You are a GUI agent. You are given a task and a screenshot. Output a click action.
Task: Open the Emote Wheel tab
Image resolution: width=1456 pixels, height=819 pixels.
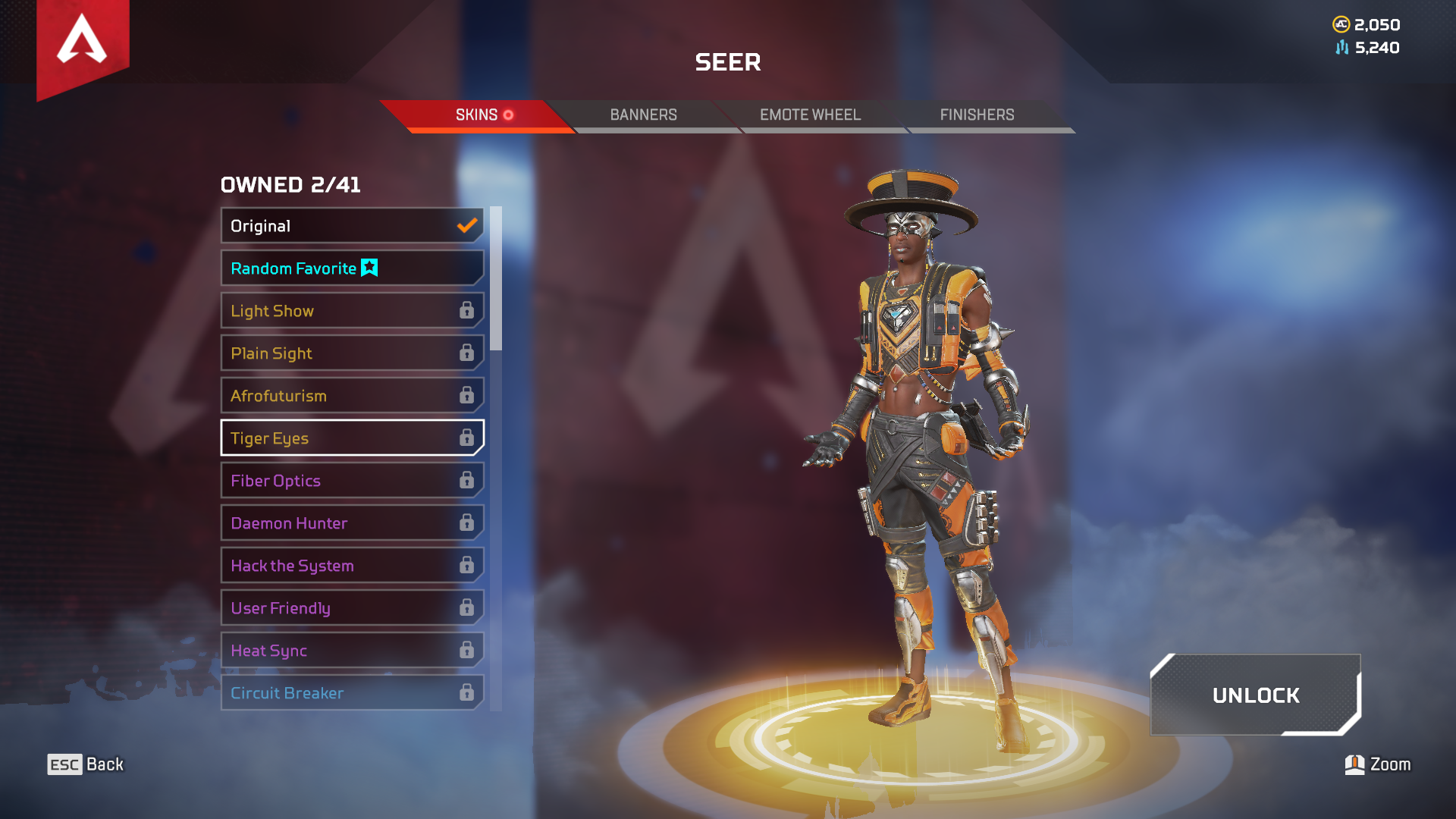(810, 115)
